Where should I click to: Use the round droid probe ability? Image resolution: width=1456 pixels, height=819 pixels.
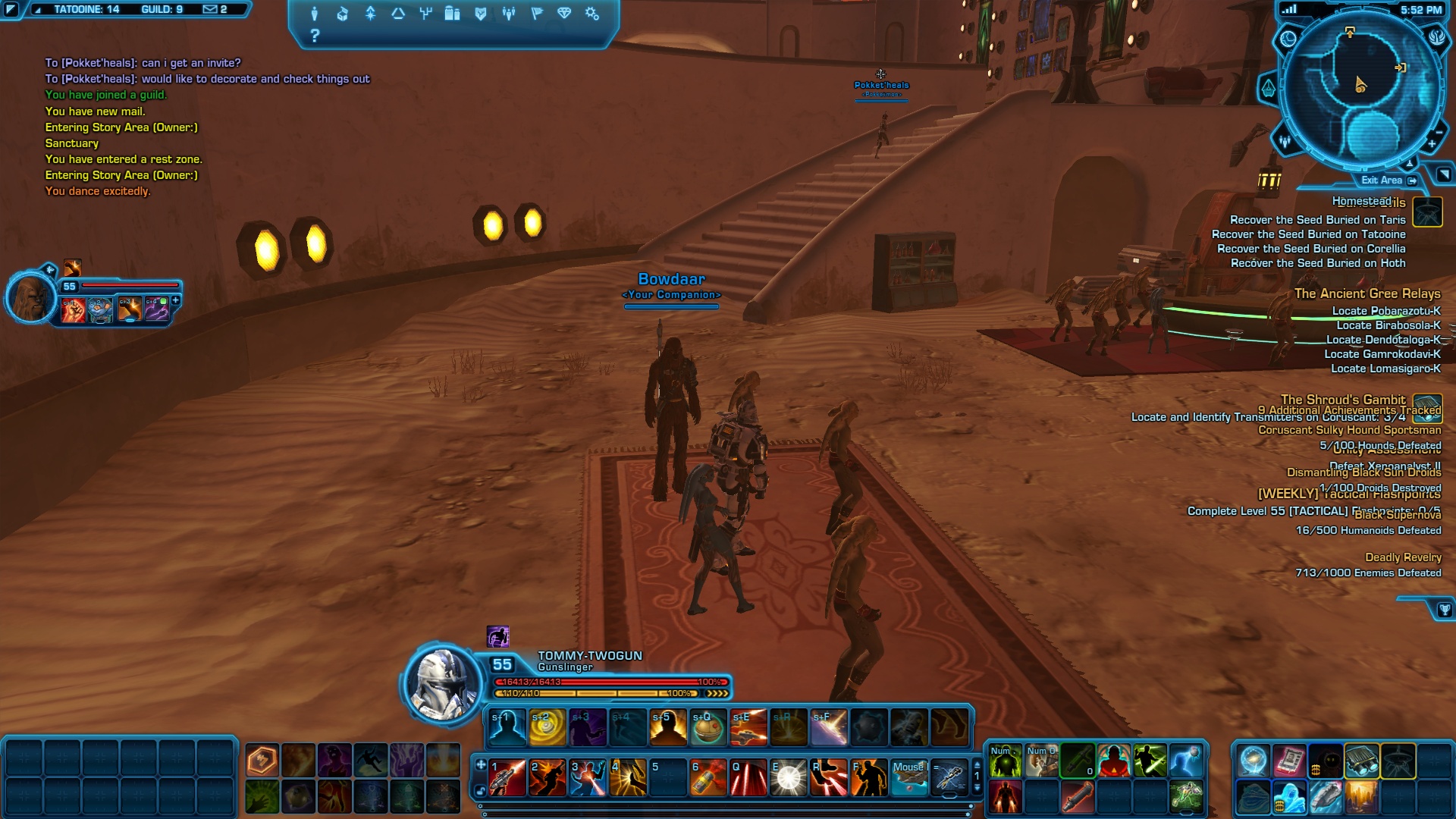point(708,728)
